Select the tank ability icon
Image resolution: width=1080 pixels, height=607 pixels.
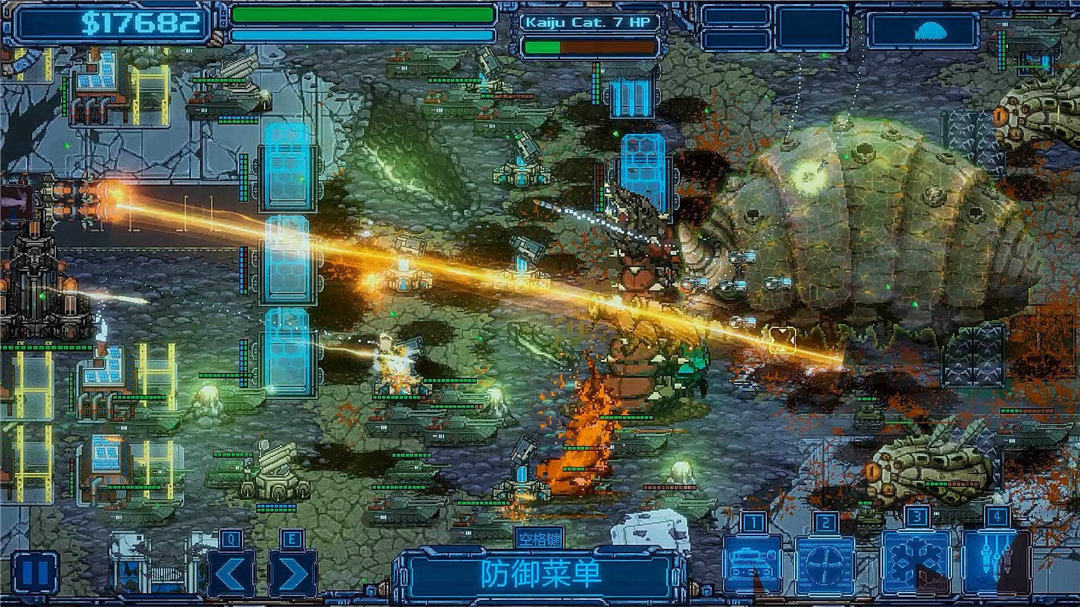(752, 565)
